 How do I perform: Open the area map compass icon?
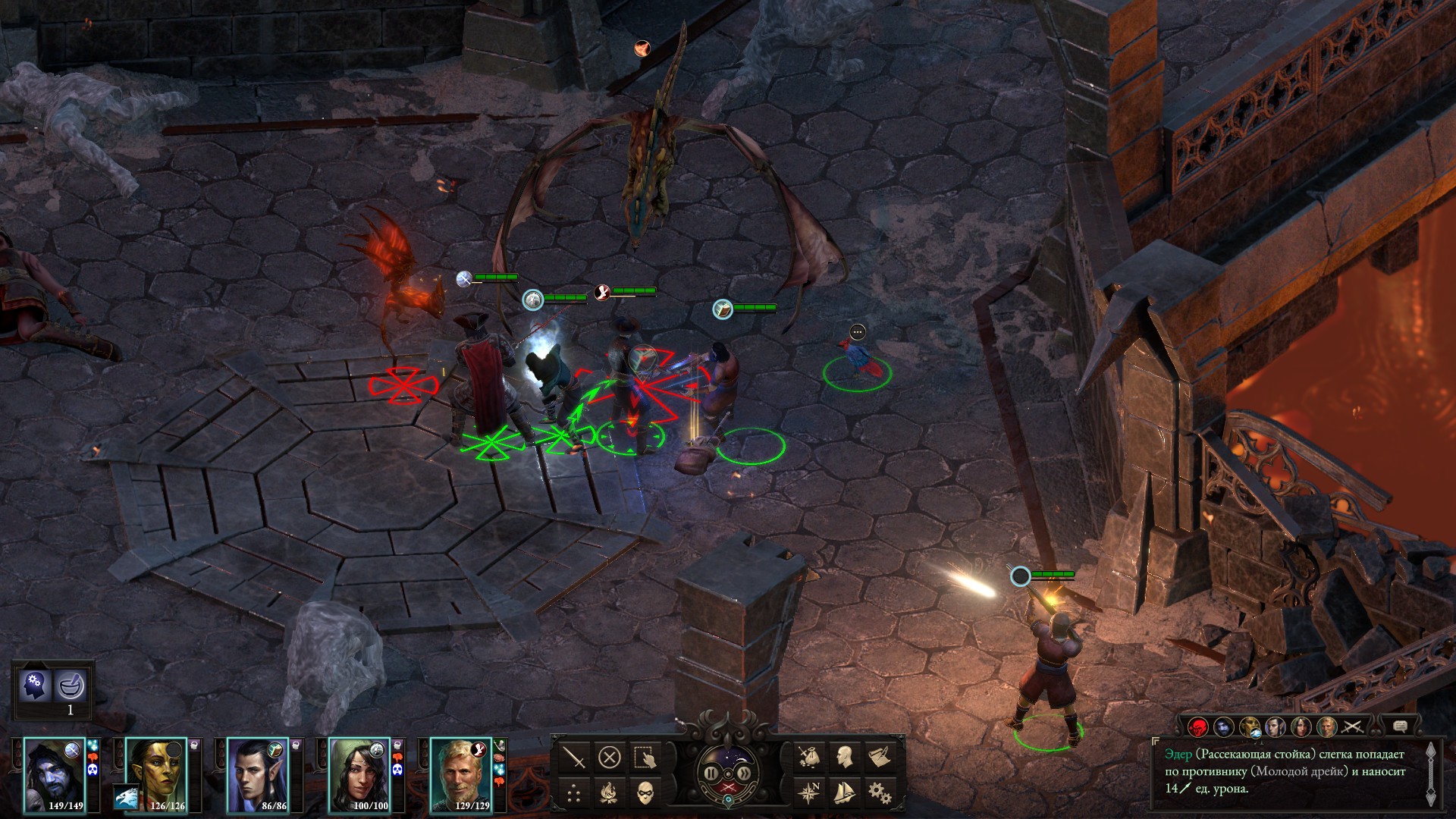(x=808, y=793)
